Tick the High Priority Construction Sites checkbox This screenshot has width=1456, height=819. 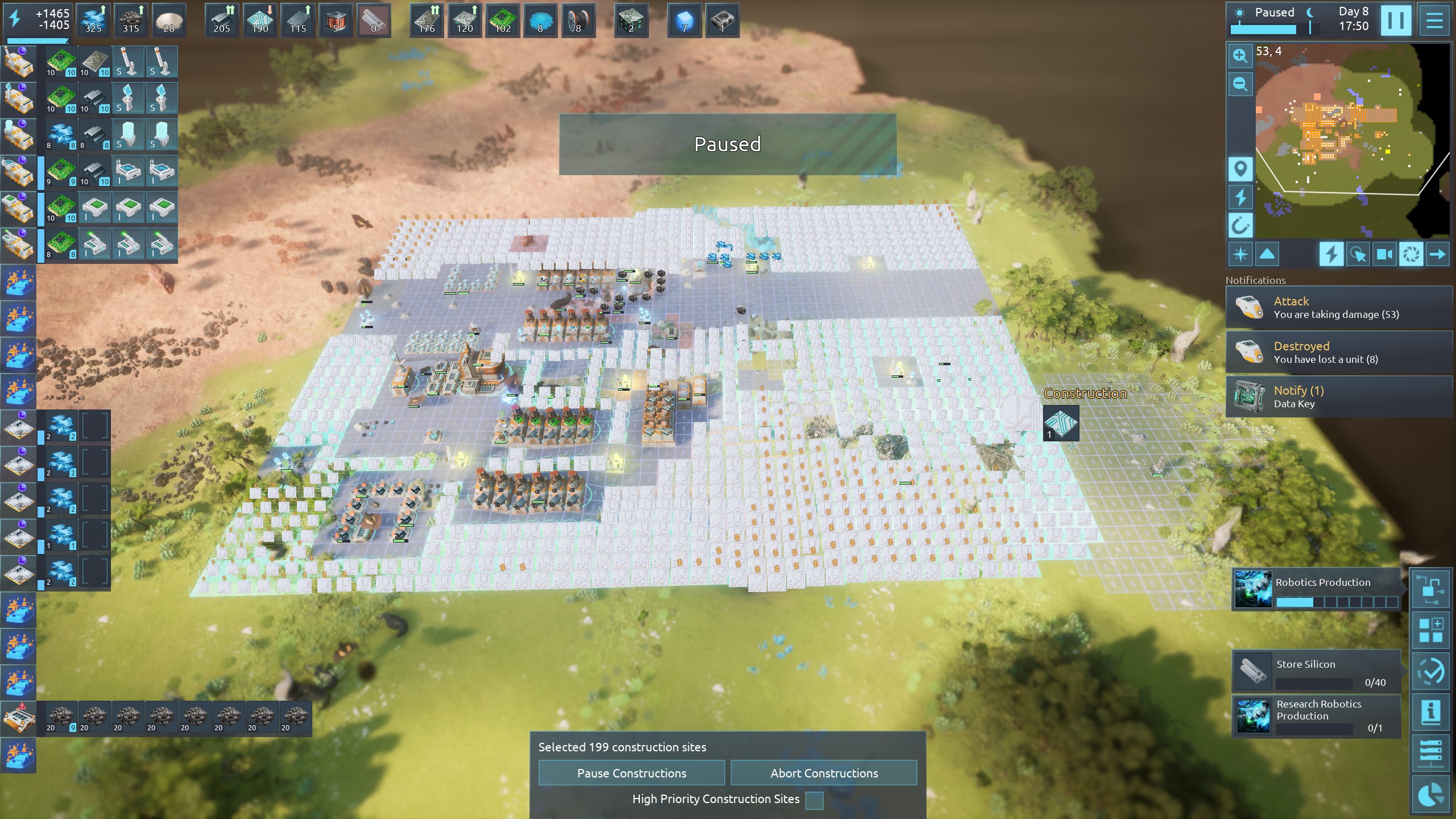[814, 800]
